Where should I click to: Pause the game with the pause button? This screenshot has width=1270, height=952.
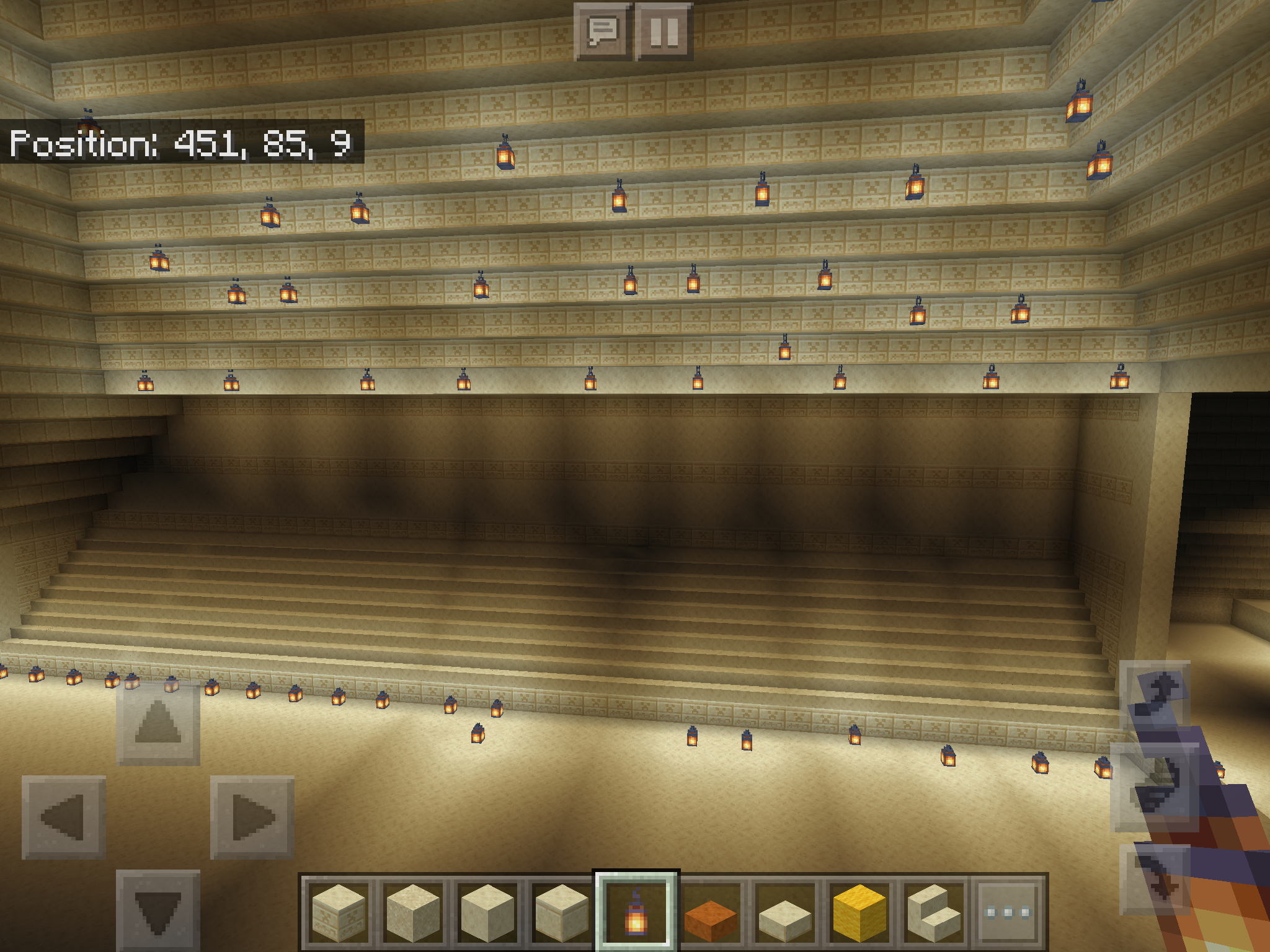pyautogui.click(x=664, y=31)
